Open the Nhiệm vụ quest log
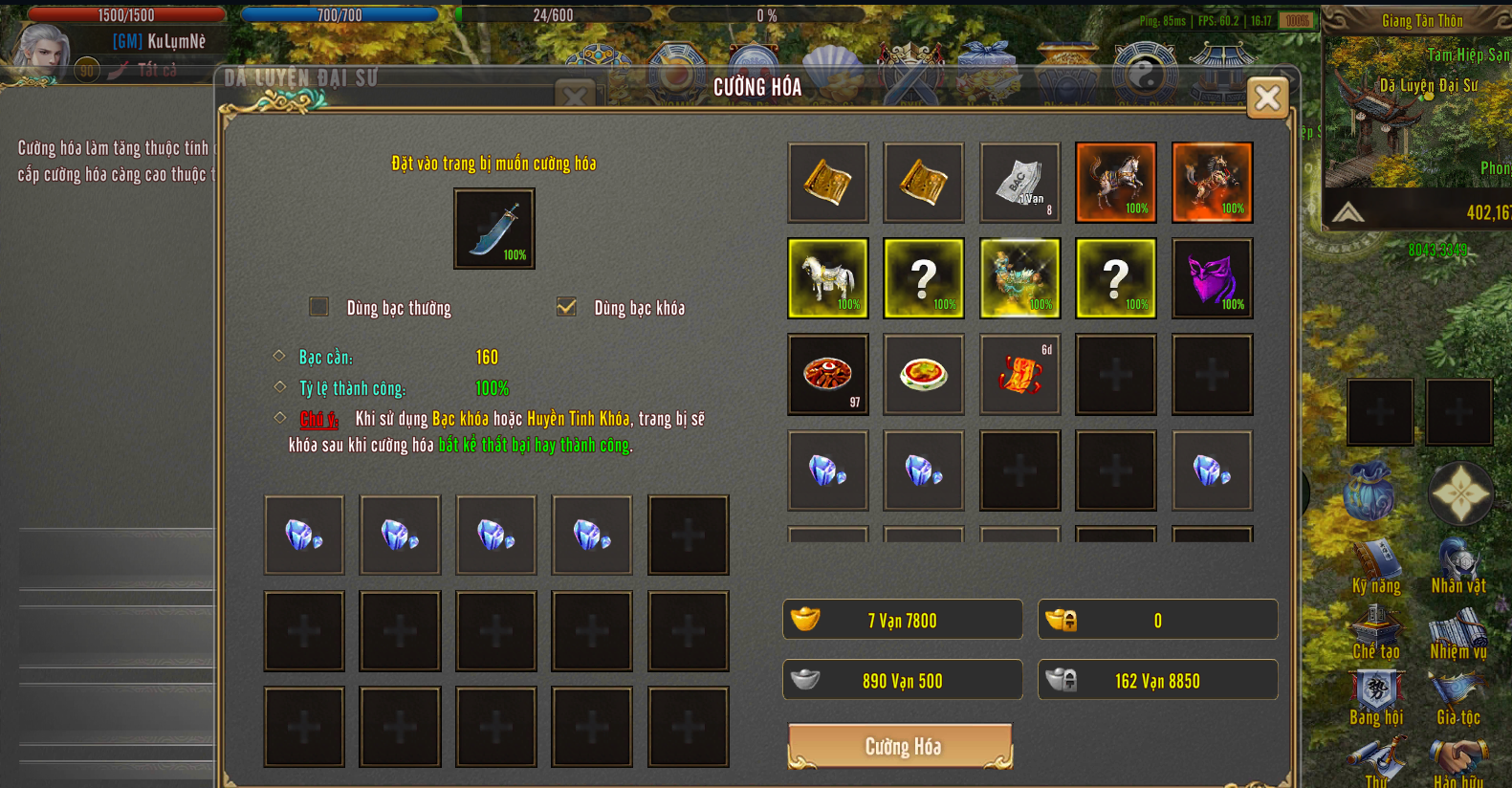1512x788 pixels. click(1458, 631)
